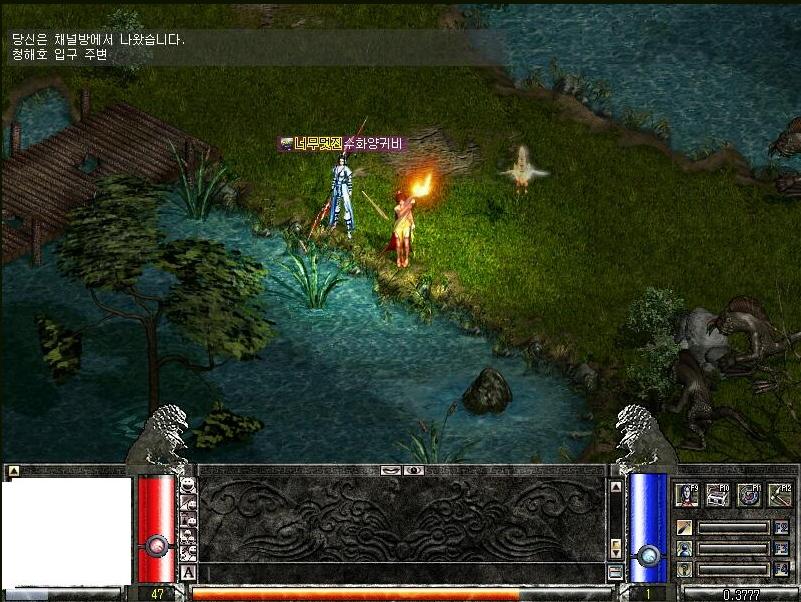Click the F3 hotkey button

pos(781,548)
